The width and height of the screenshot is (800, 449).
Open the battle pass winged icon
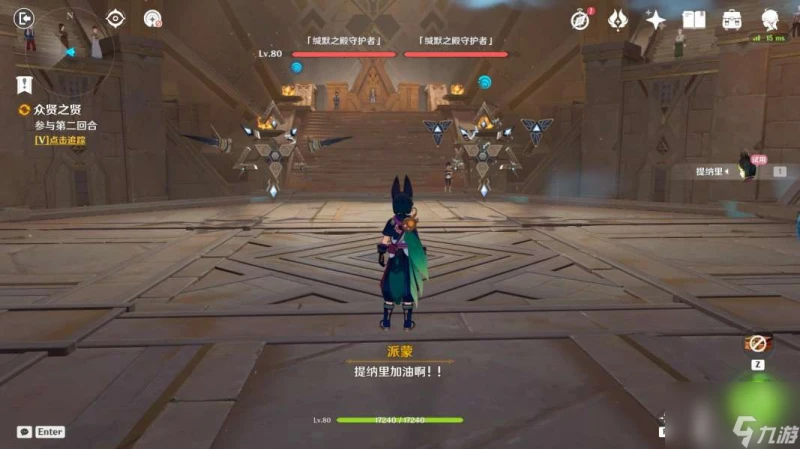[x=618, y=19]
